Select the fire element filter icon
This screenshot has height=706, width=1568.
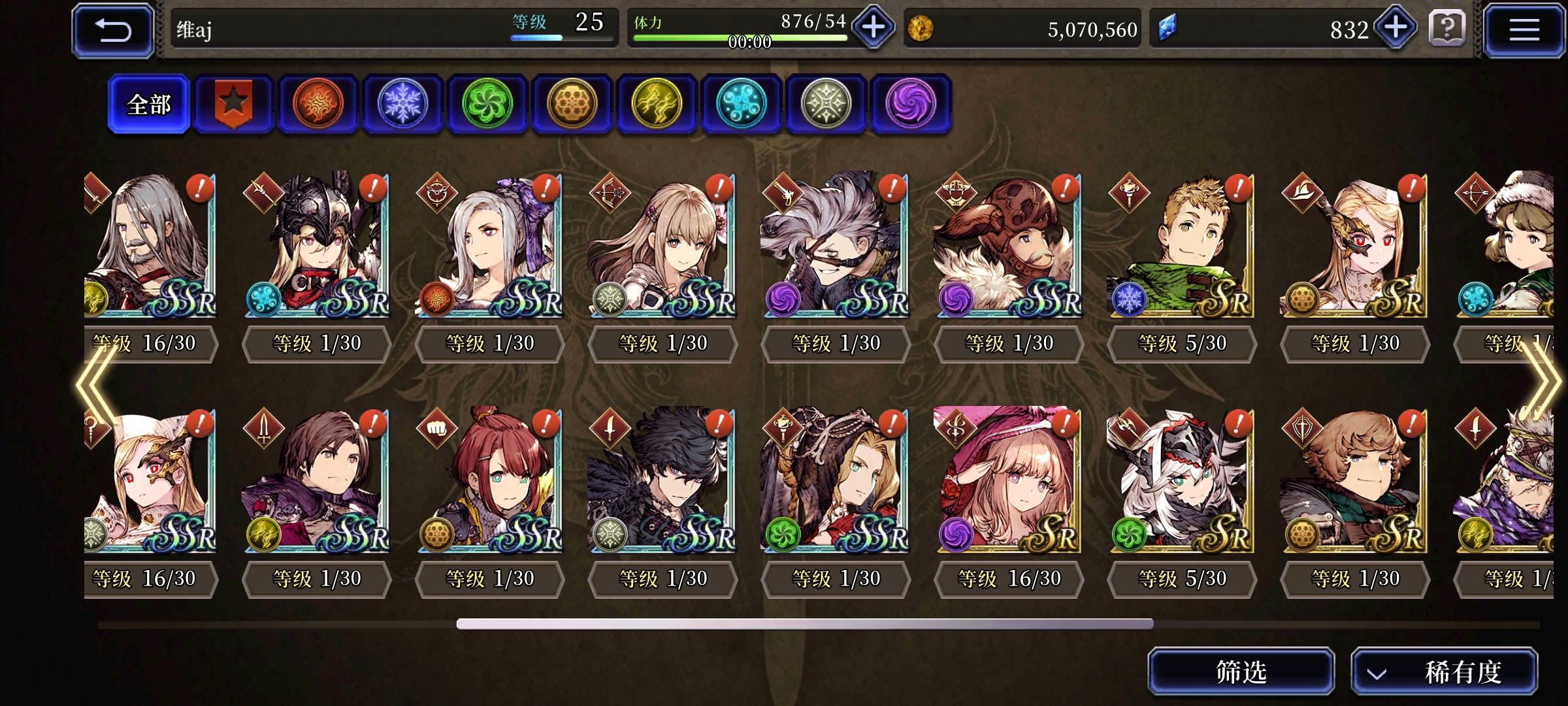point(318,105)
